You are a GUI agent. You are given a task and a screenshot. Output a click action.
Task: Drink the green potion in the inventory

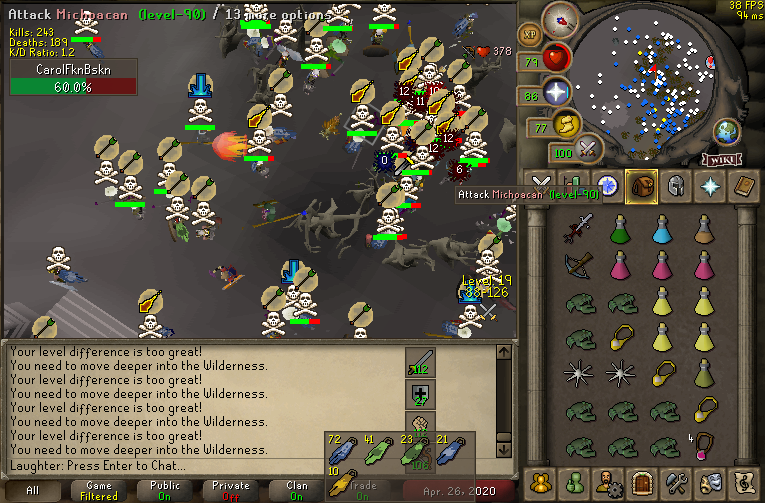[x=618, y=232]
